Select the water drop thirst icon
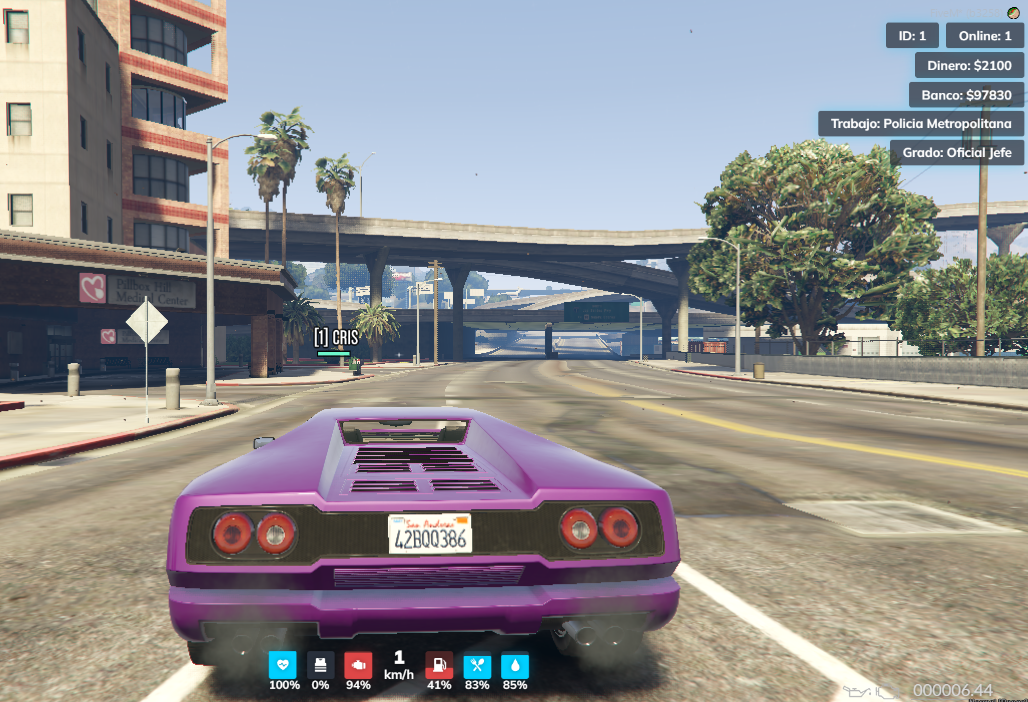 (x=515, y=665)
